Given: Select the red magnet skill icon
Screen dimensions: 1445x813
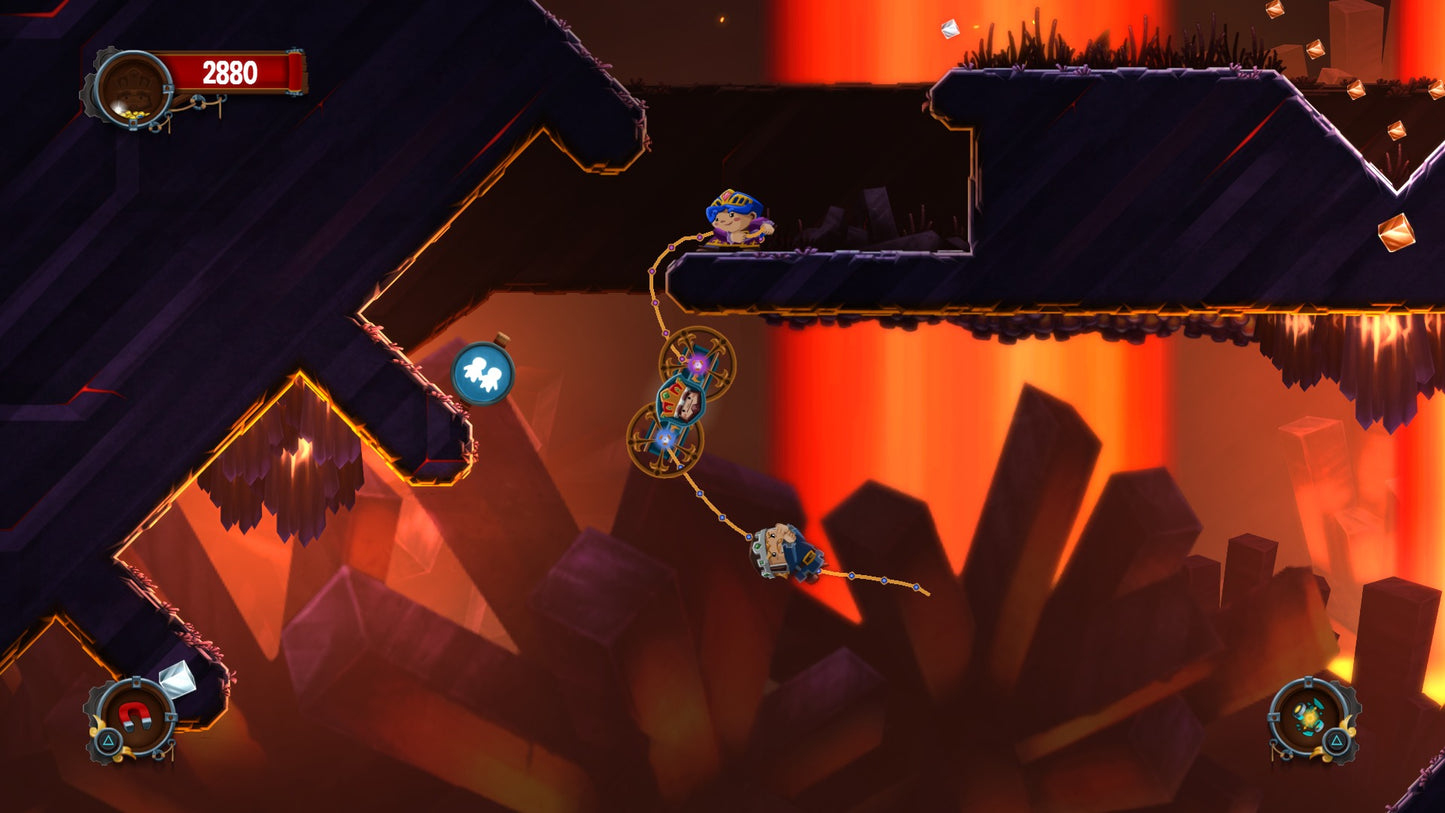Looking at the screenshot, I should click(135, 716).
